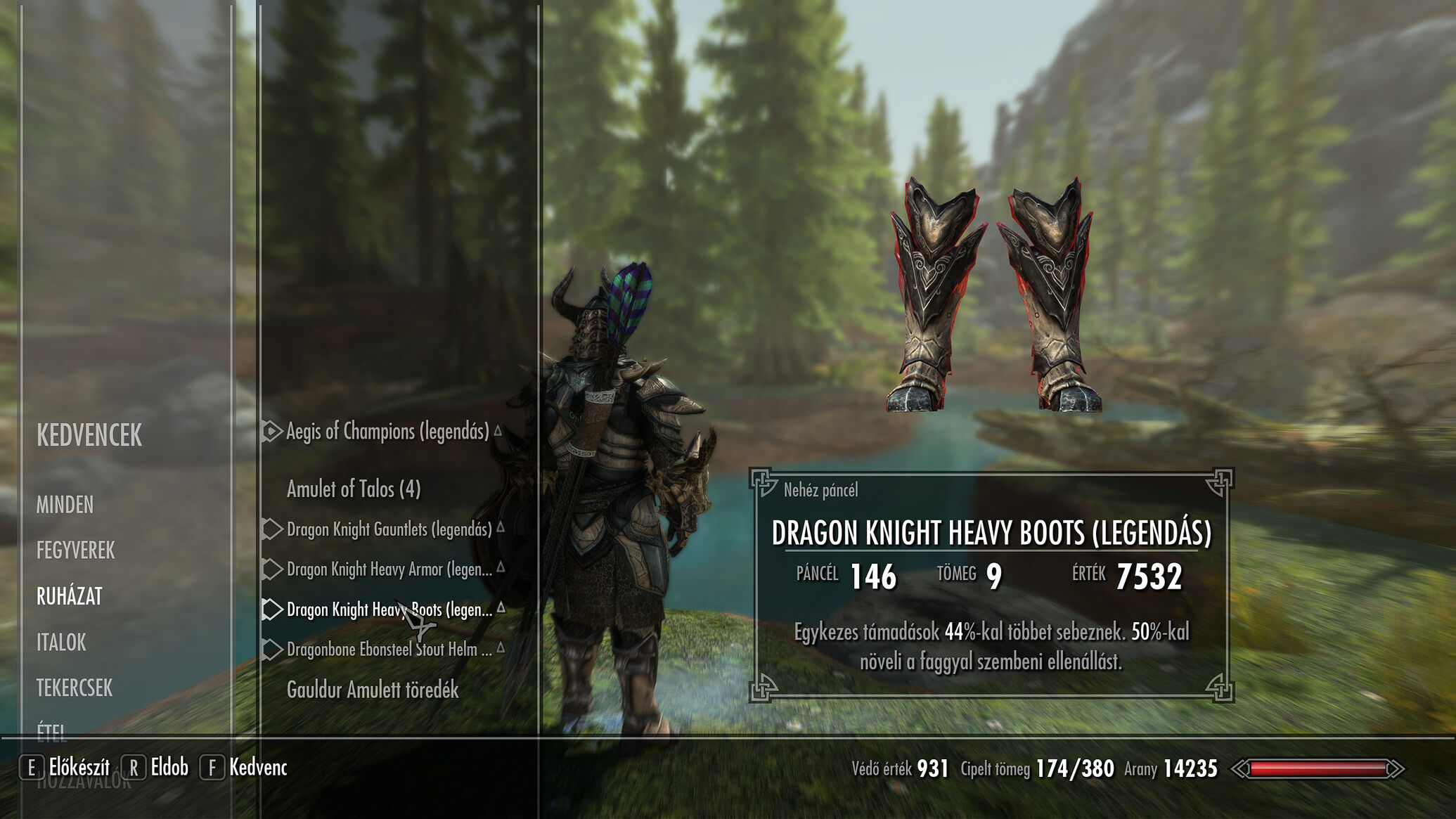Choose the Amulet of Talos entry
Screen dimensions: 1456x819
coord(354,489)
